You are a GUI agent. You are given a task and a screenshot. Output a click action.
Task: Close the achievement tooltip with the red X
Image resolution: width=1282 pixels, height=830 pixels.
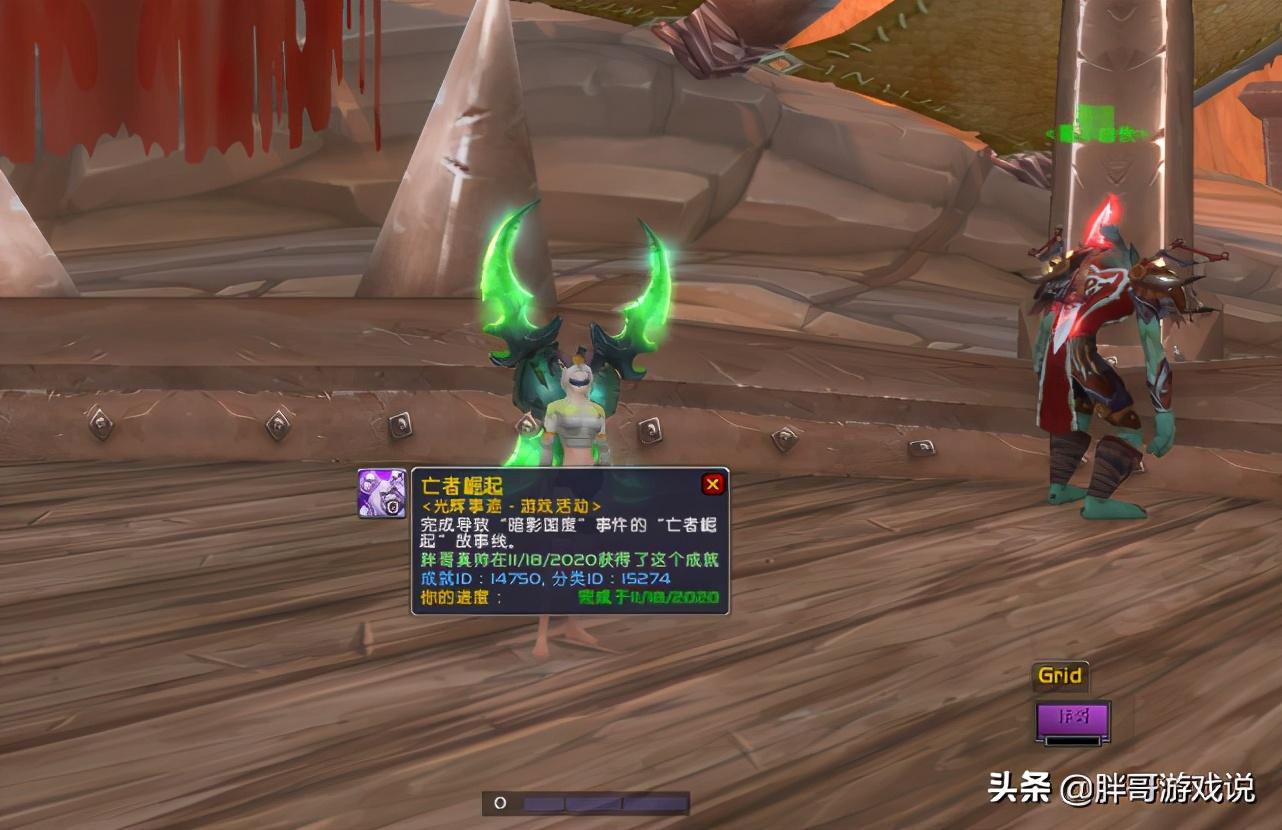713,484
